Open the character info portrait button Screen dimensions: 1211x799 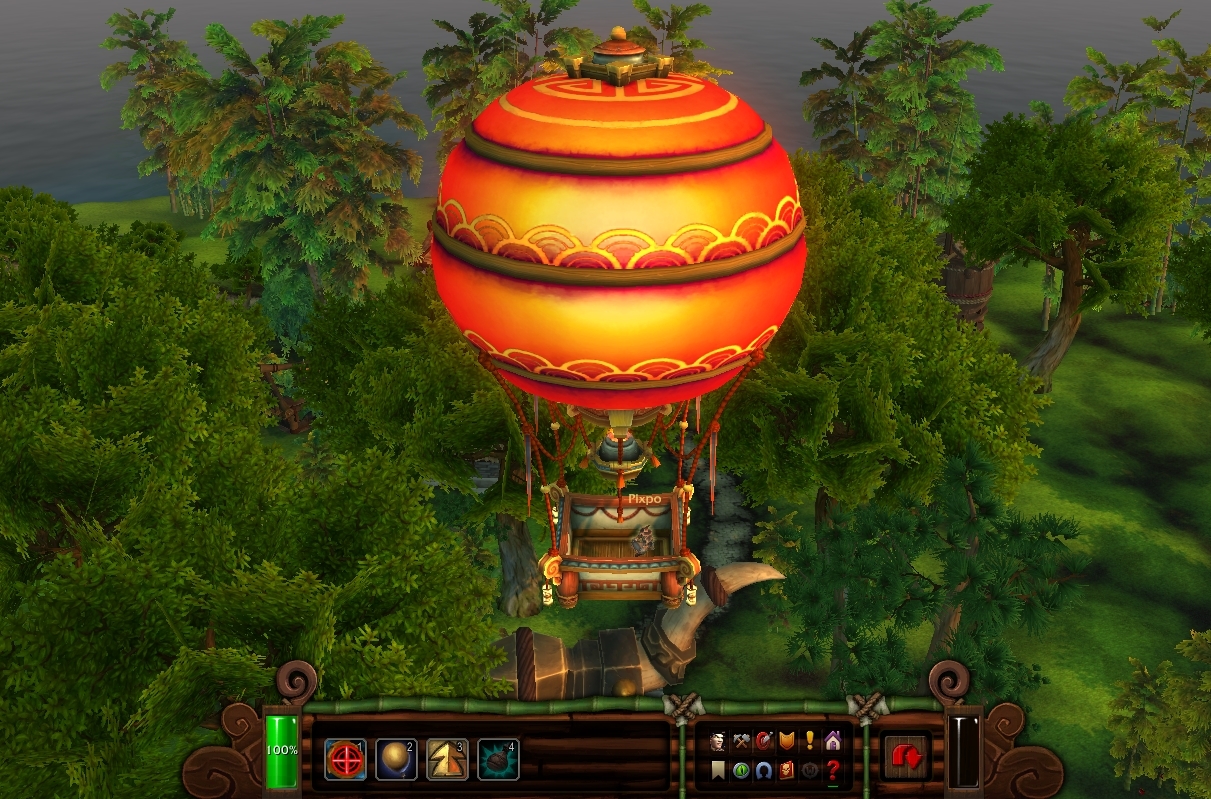point(718,742)
